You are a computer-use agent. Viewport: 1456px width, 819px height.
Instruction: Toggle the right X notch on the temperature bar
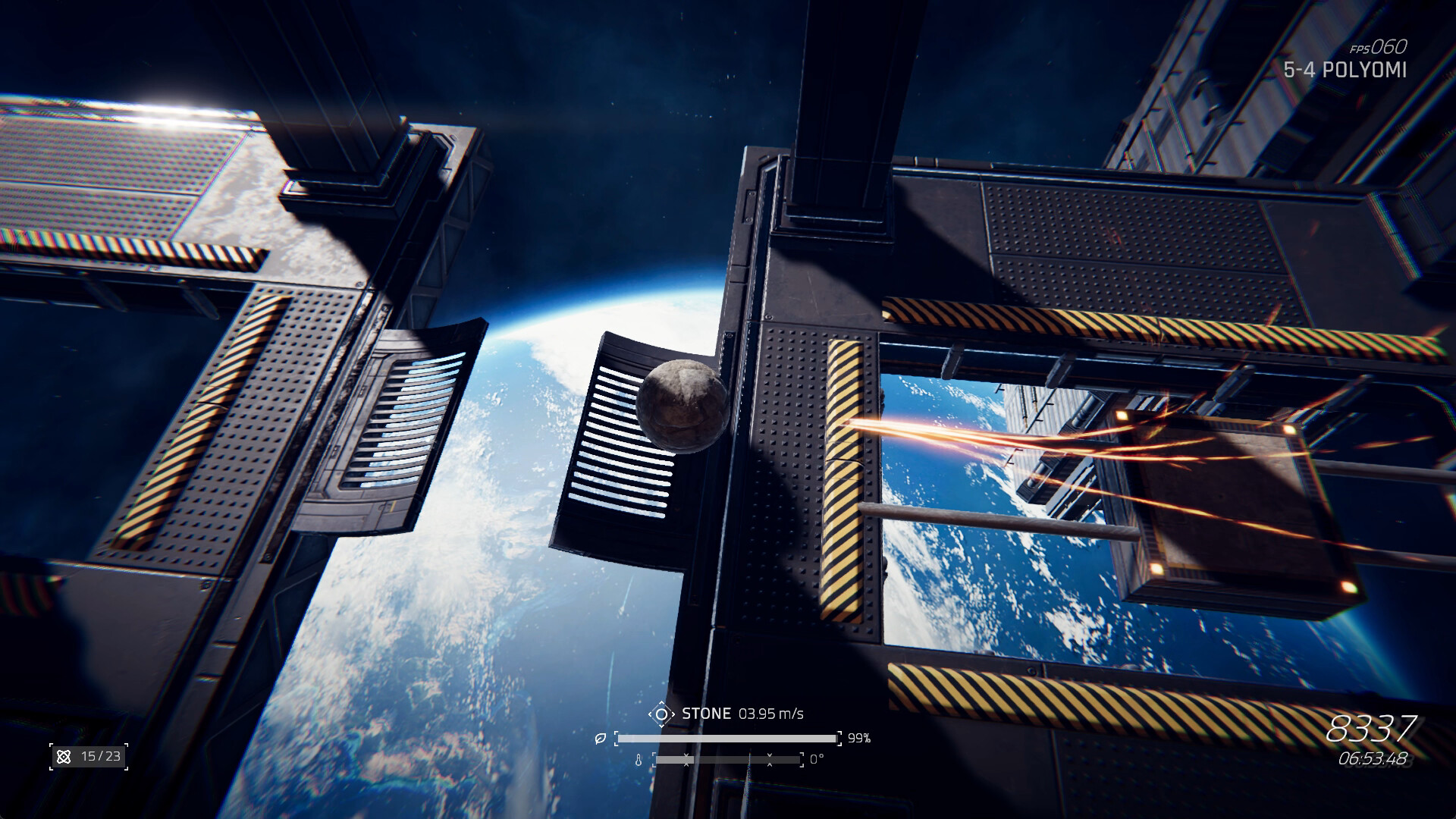[770, 761]
